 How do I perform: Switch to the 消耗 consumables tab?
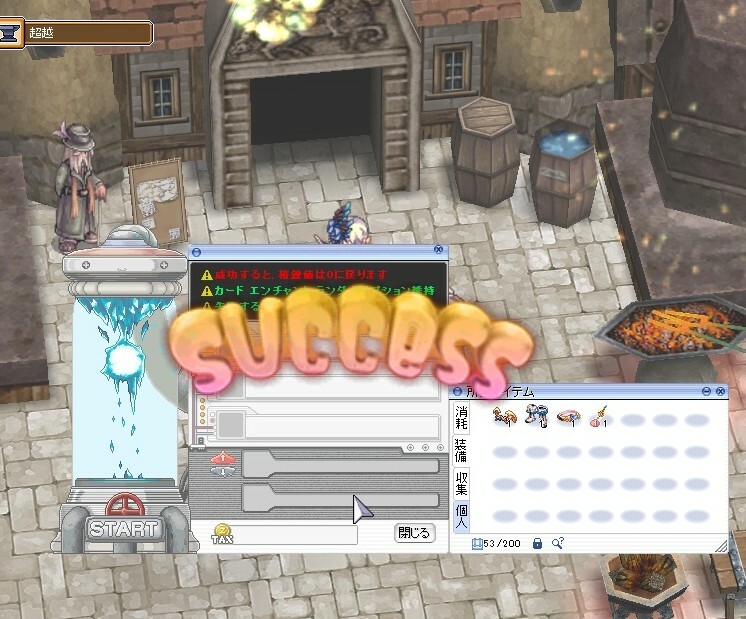(461, 416)
